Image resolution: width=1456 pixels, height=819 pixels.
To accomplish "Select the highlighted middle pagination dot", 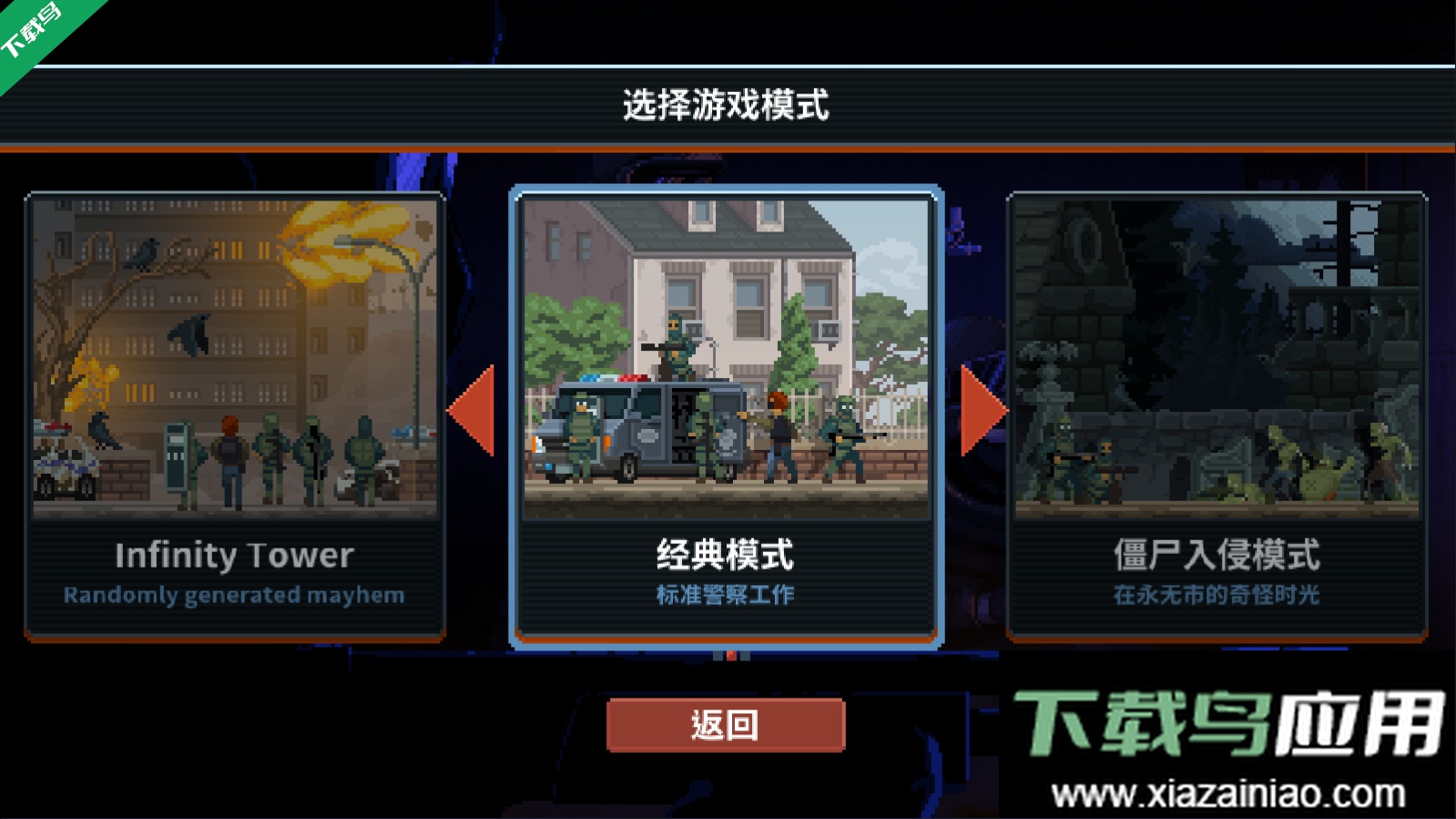I will (x=731, y=655).
